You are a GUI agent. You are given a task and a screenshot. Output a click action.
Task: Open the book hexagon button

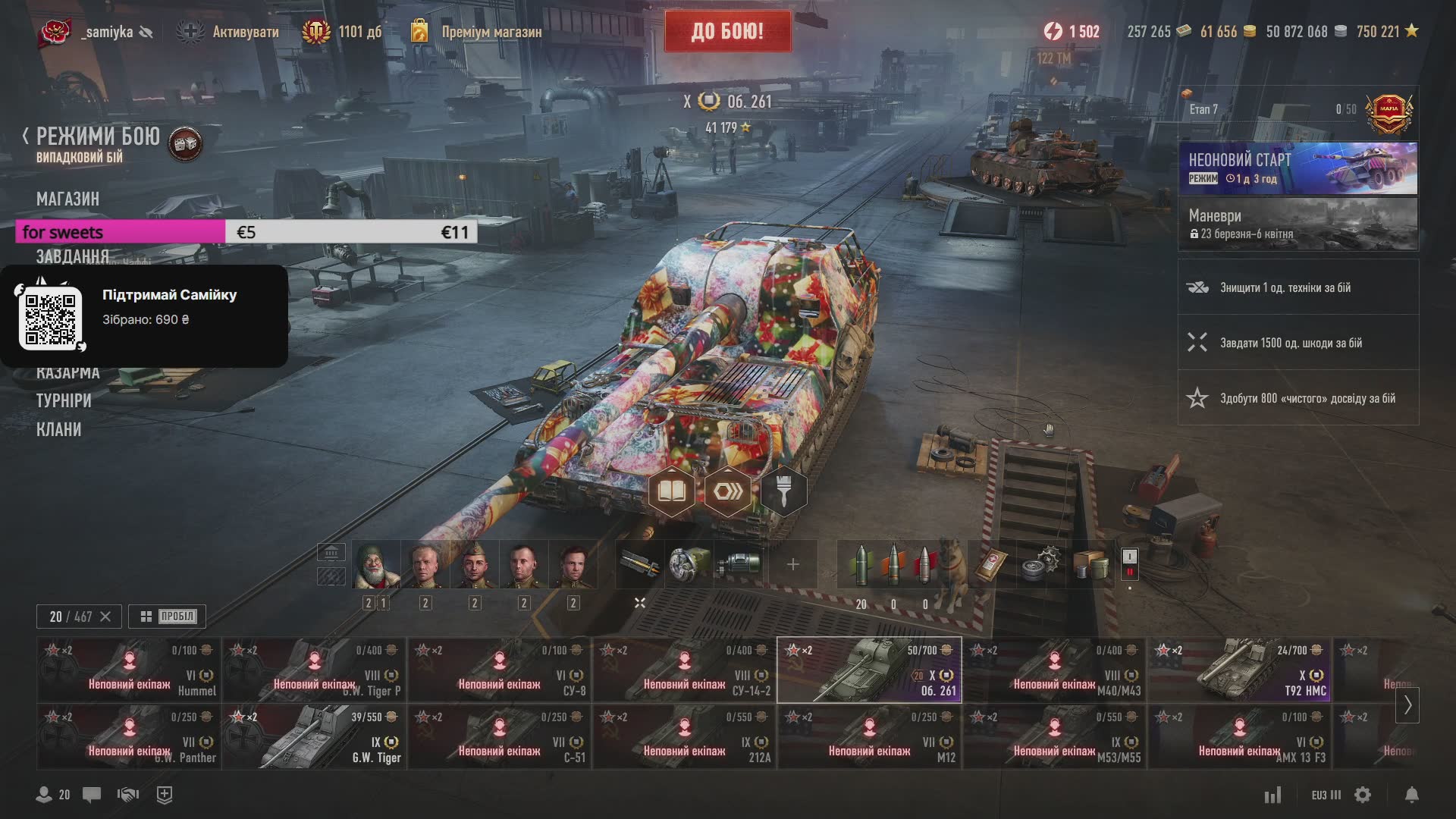point(672,492)
